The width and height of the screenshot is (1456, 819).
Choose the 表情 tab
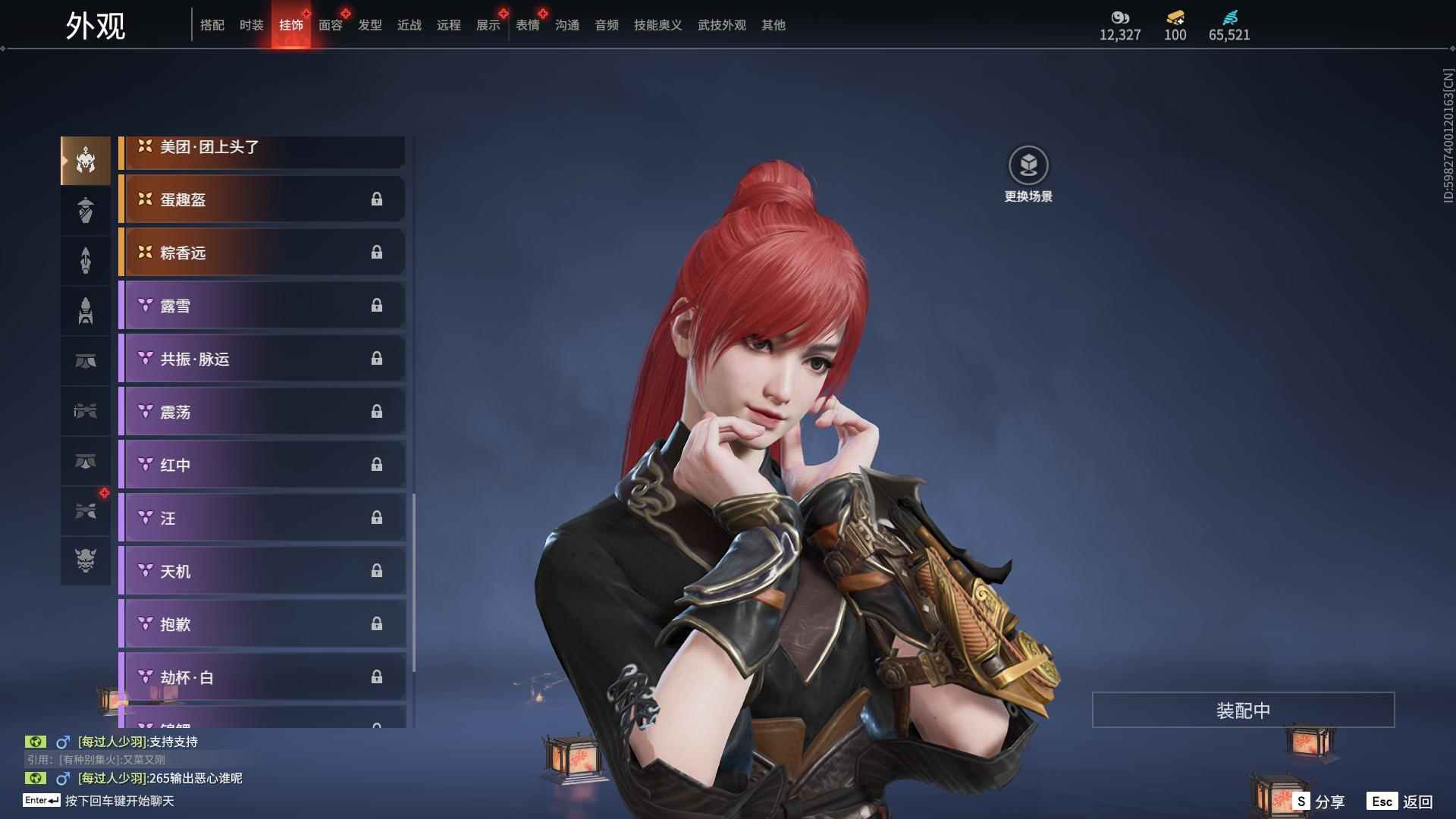click(527, 25)
